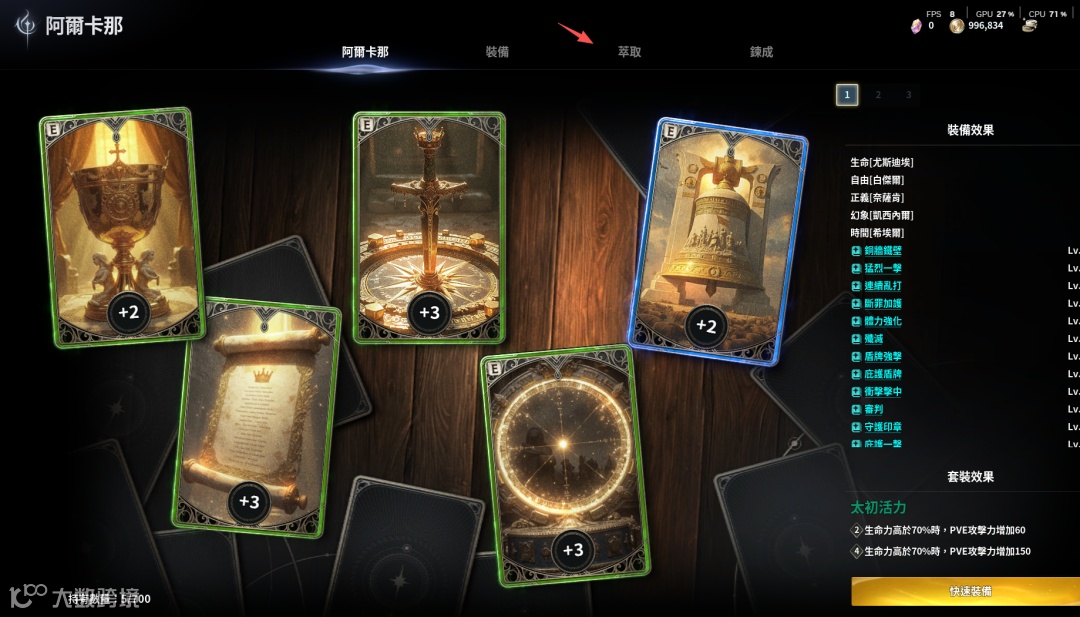This screenshot has height=617, width=1080.
Task: Go to the 萃取 tab
Action: (629, 52)
